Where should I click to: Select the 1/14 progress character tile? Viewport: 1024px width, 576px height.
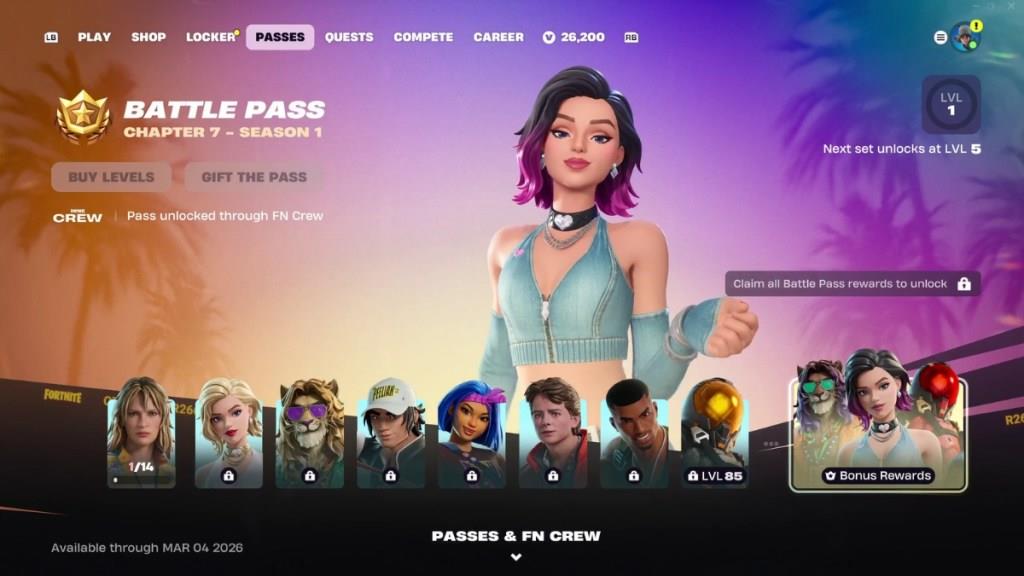click(x=141, y=432)
